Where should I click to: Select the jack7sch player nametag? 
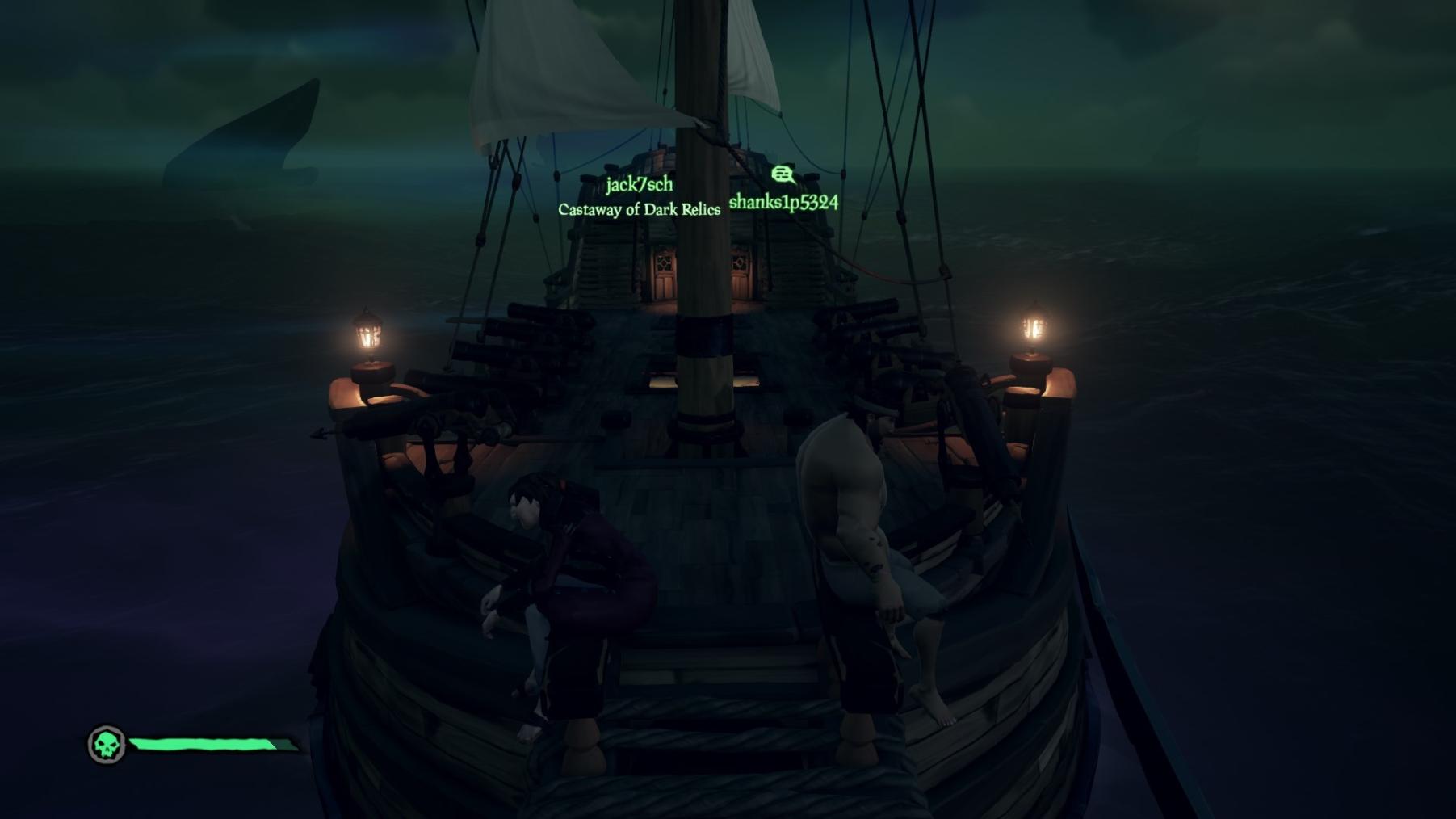(x=639, y=185)
